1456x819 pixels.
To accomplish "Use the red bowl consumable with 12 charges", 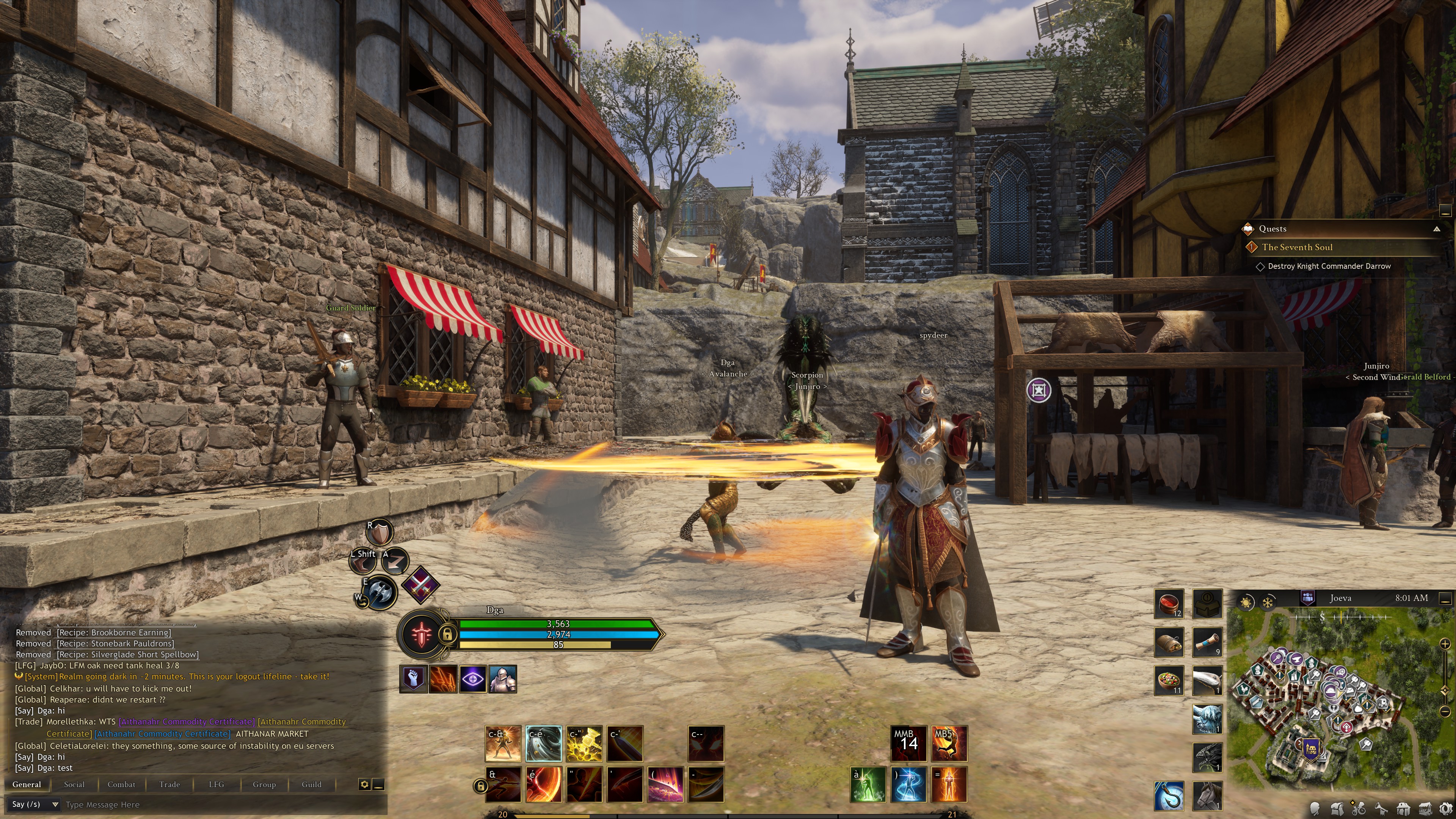I will pyautogui.click(x=1168, y=604).
